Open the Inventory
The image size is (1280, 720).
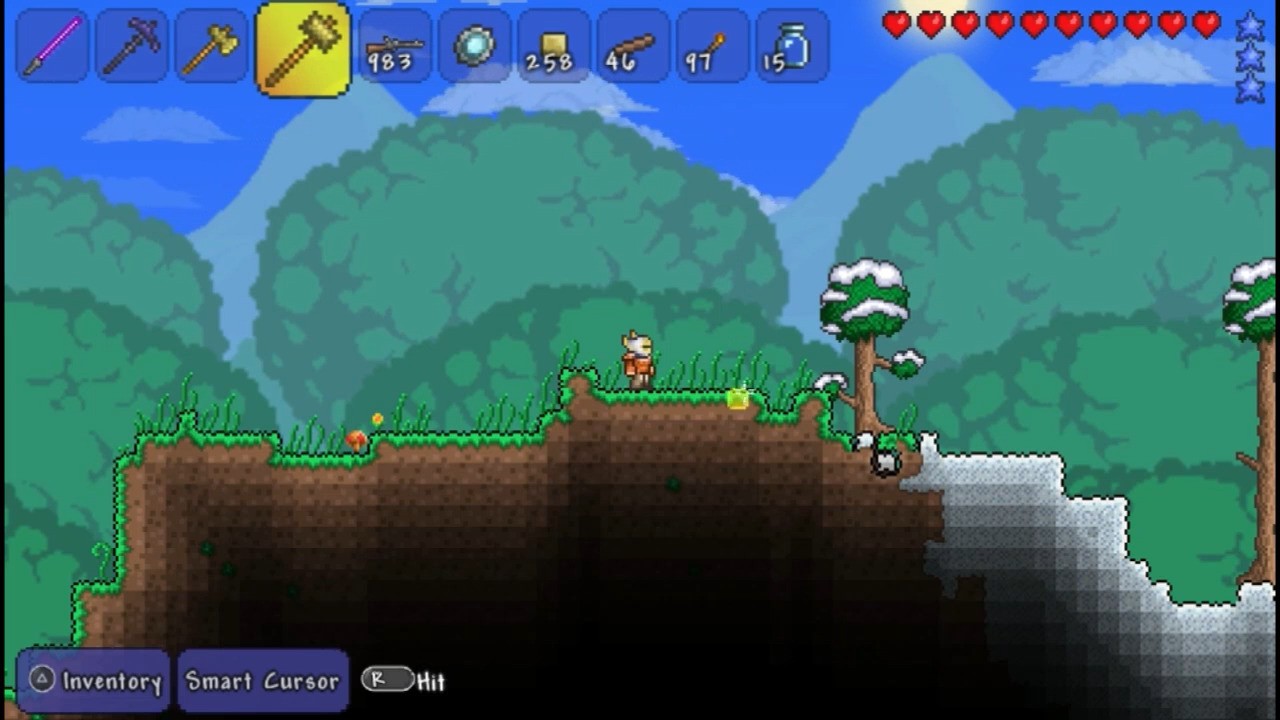click(95, 681)
